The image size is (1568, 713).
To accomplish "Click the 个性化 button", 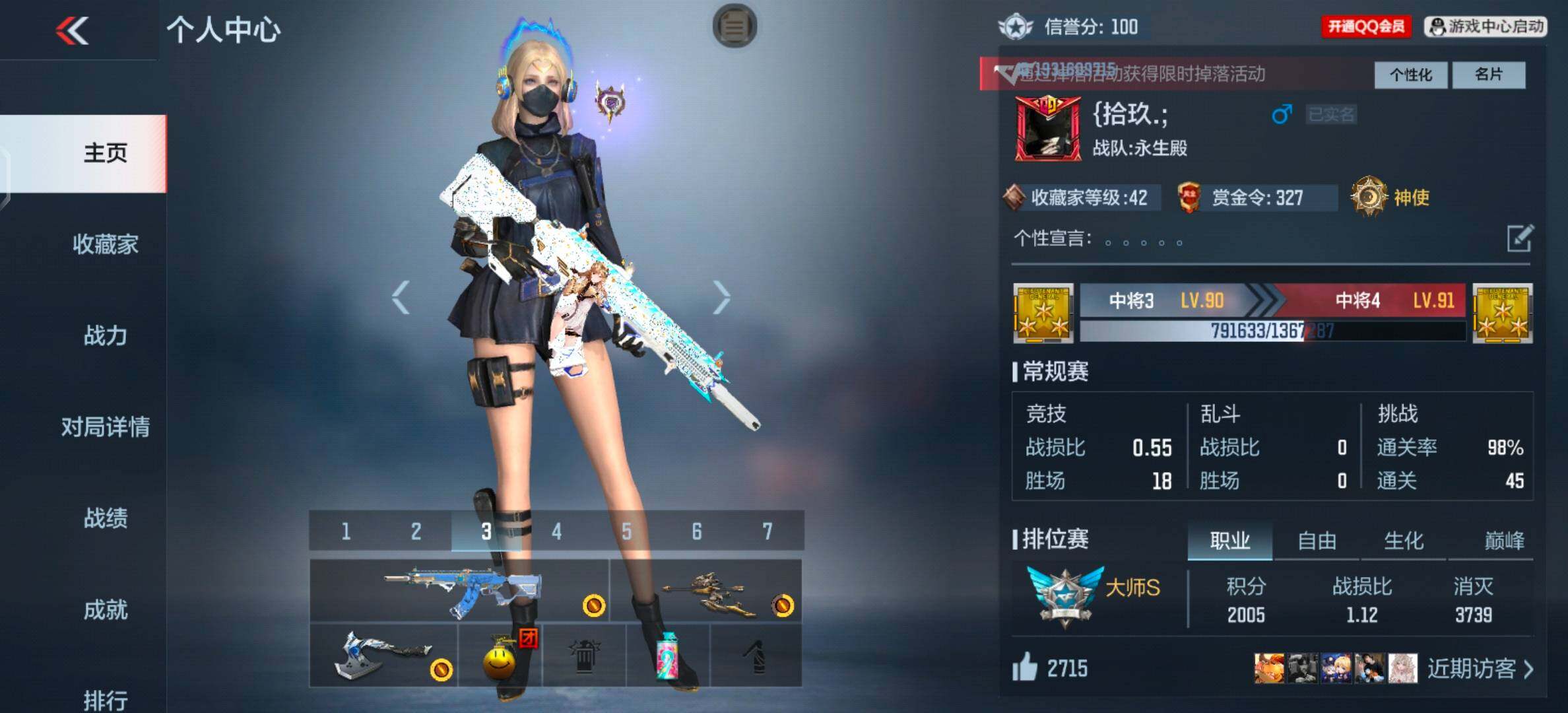I will 1411,75.
